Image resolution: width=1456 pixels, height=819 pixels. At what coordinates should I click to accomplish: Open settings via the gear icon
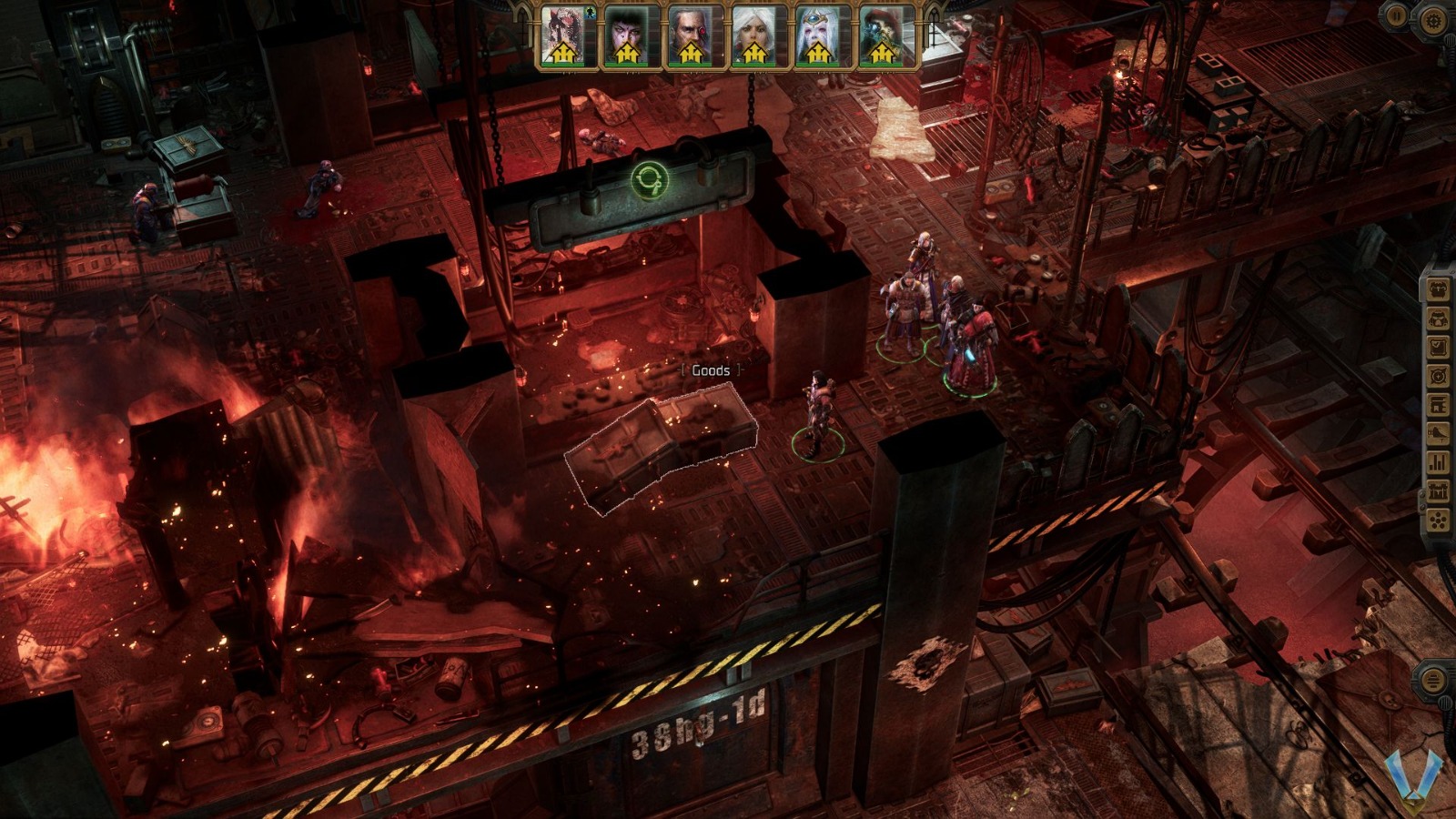point(1434,18)
